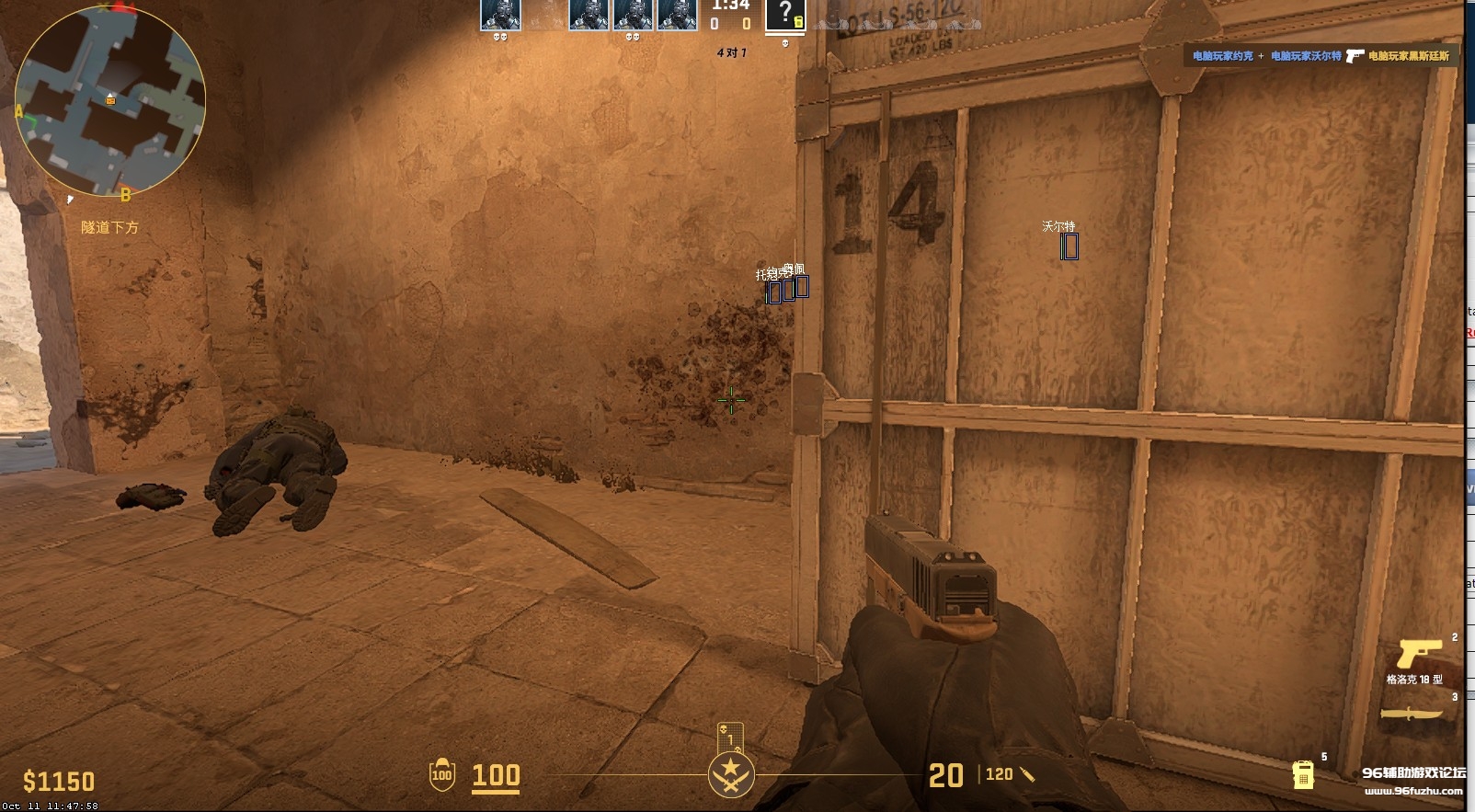Click the health shield icon
The width and height of the screenshot is (1475, 812).
(x=442, y=775)
